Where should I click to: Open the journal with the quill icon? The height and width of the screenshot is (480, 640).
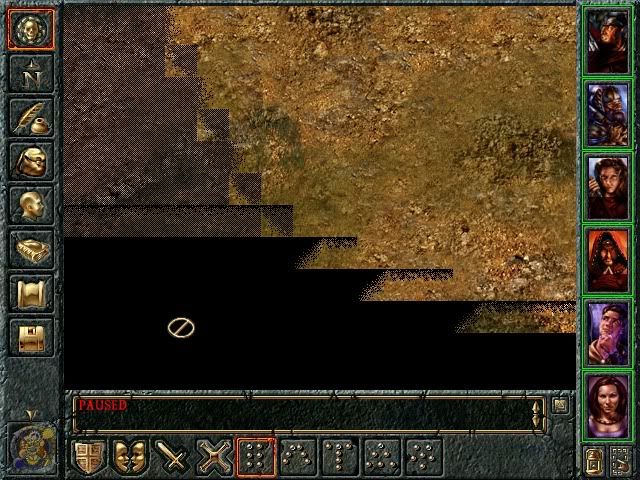[x=31, y=116]
